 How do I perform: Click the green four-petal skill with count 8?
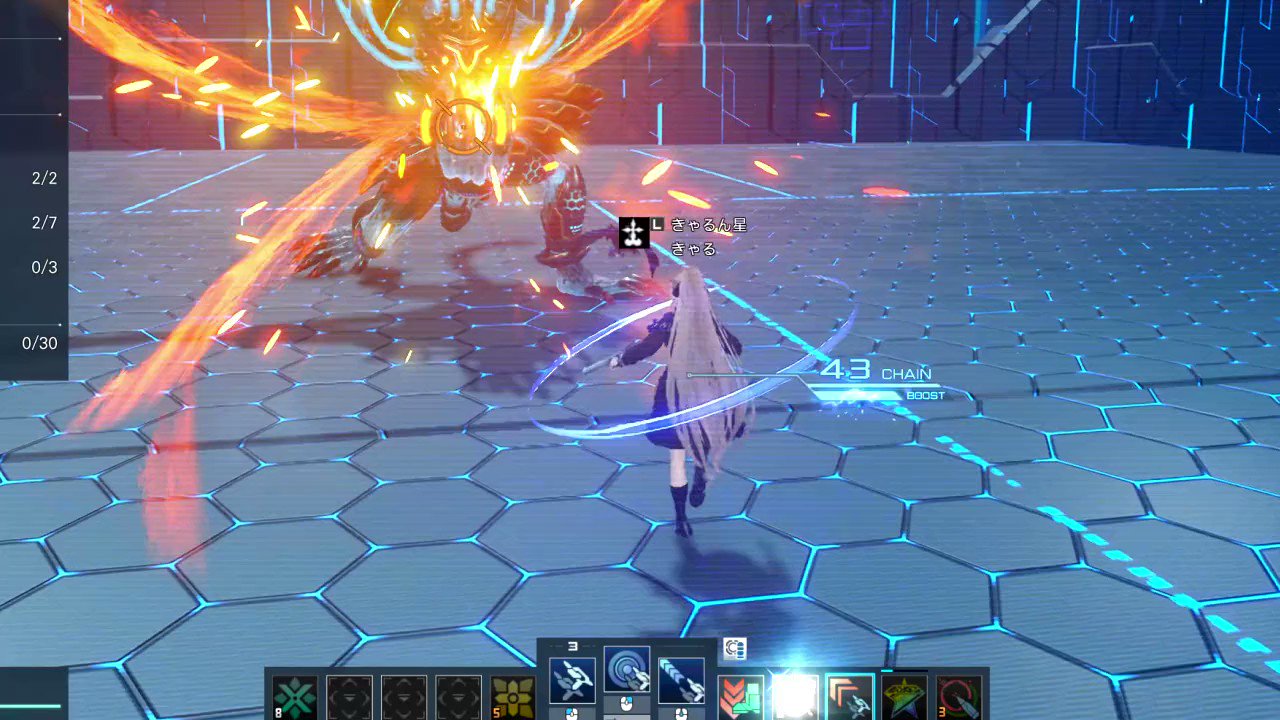click(x=295, y=697)
